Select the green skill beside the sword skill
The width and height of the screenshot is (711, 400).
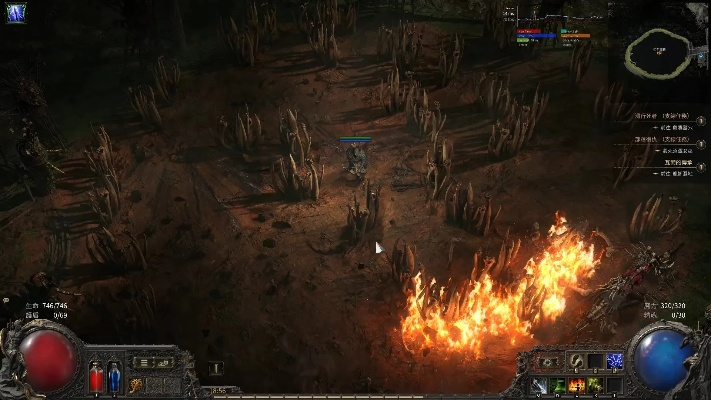point(558,385)
